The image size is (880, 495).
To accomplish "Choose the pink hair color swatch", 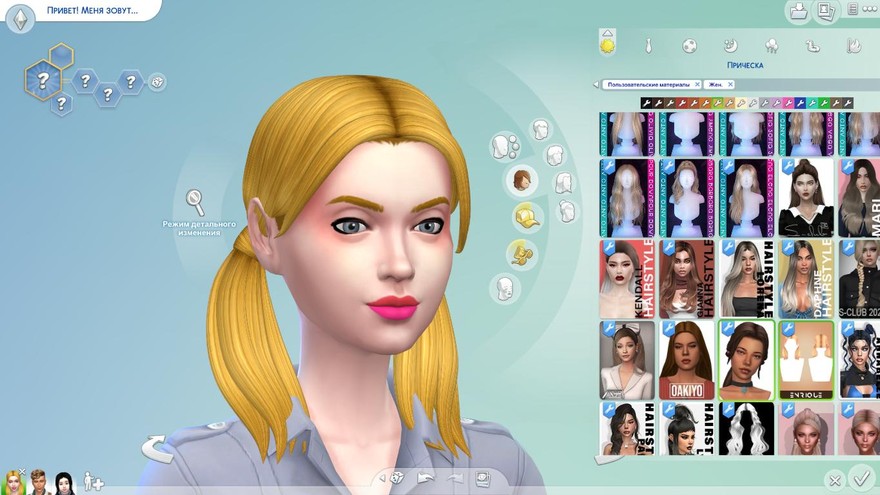I will (787, 103).
